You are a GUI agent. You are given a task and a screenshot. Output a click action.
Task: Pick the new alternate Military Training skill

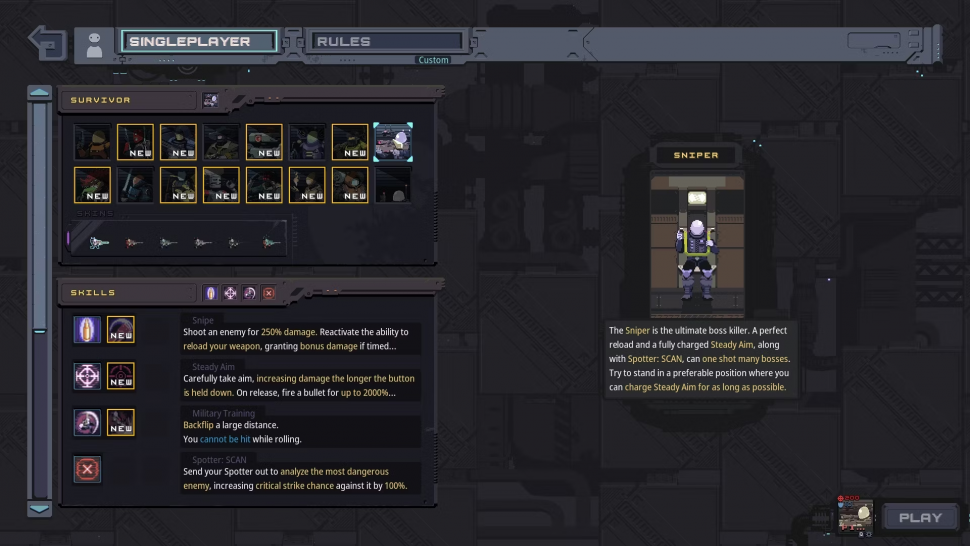coord(121,422)
